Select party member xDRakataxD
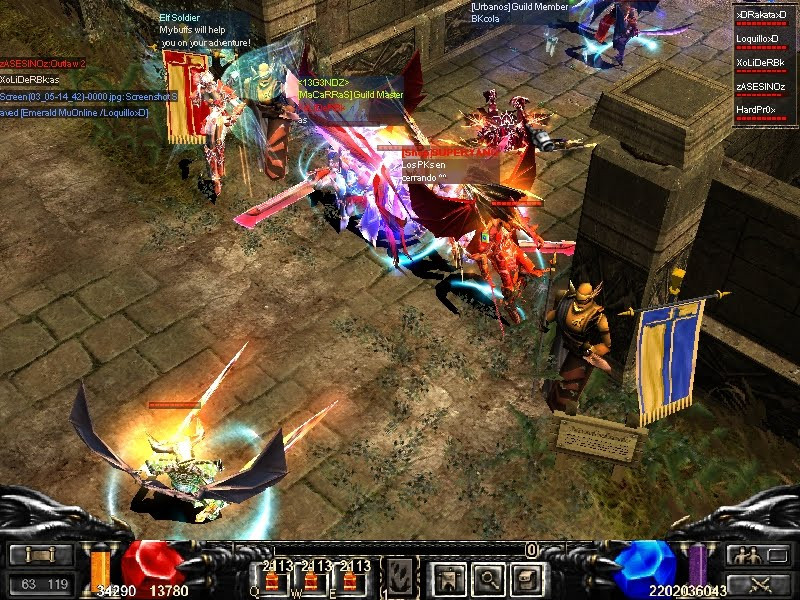Screen dimensions: 800x600 [x=764, y=16]
